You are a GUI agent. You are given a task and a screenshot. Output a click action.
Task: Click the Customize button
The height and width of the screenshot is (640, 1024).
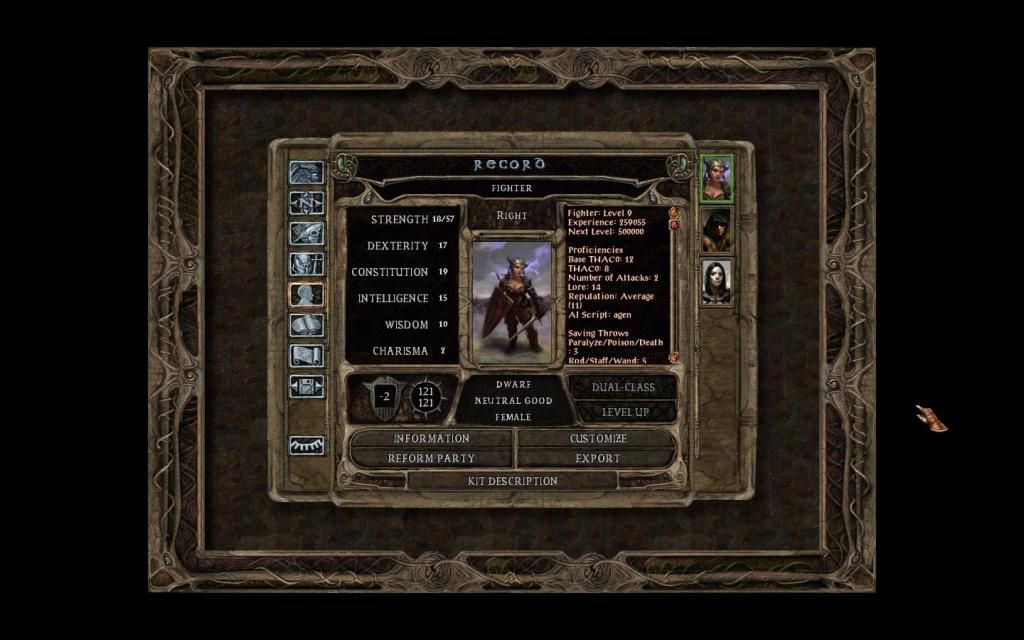point(598,438)
